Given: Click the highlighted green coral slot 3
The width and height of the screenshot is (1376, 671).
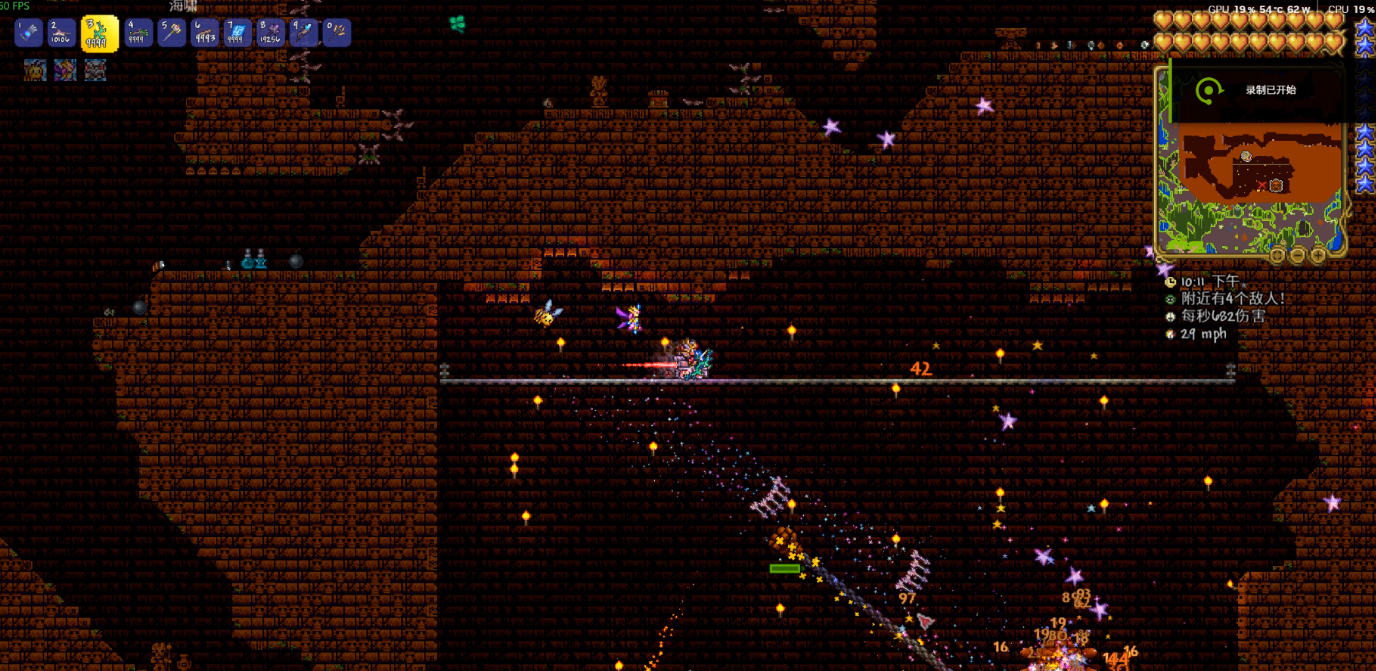Looking at the screenshot, I should point(99,34).
